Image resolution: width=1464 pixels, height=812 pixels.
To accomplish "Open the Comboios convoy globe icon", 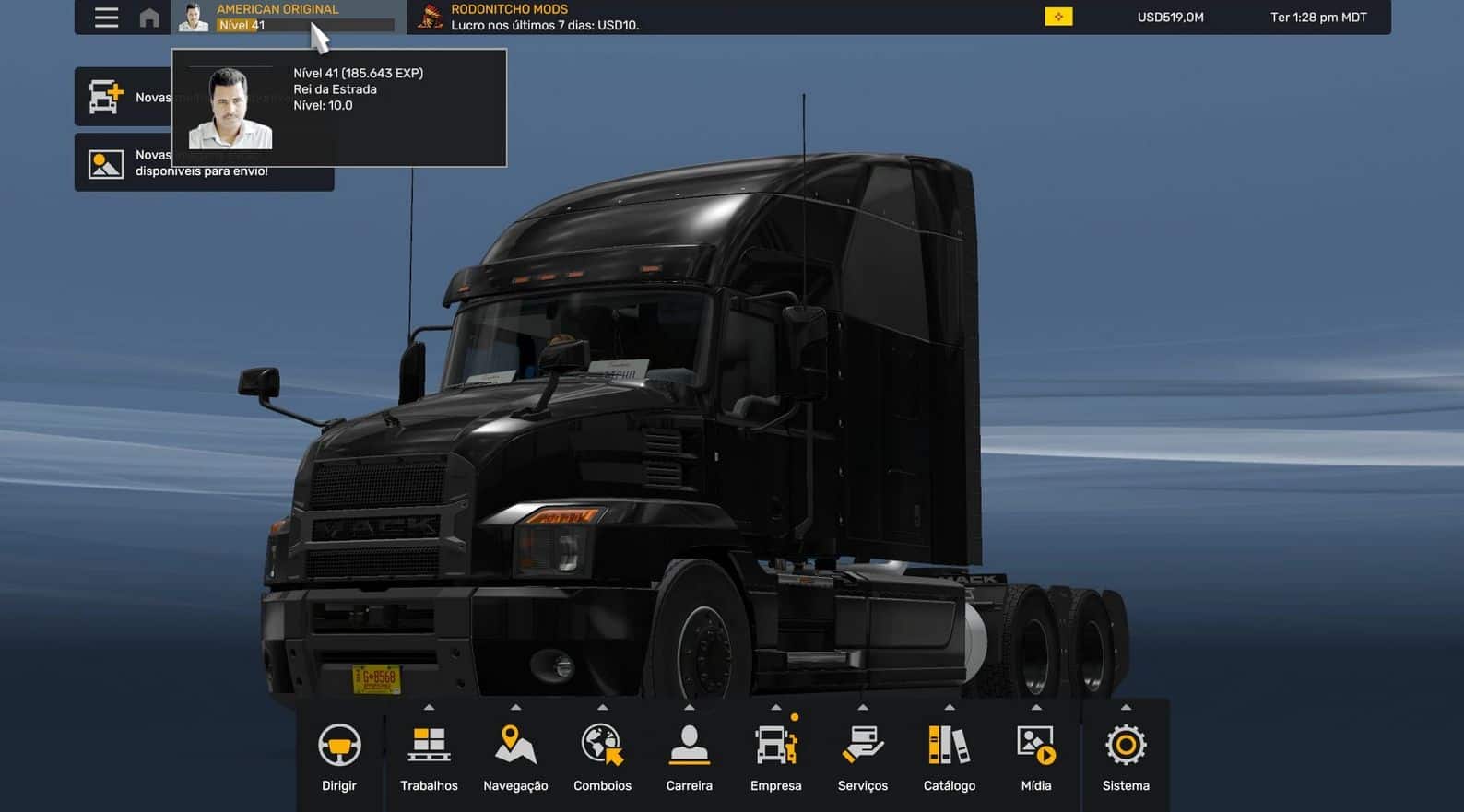I will coord(602,743).
